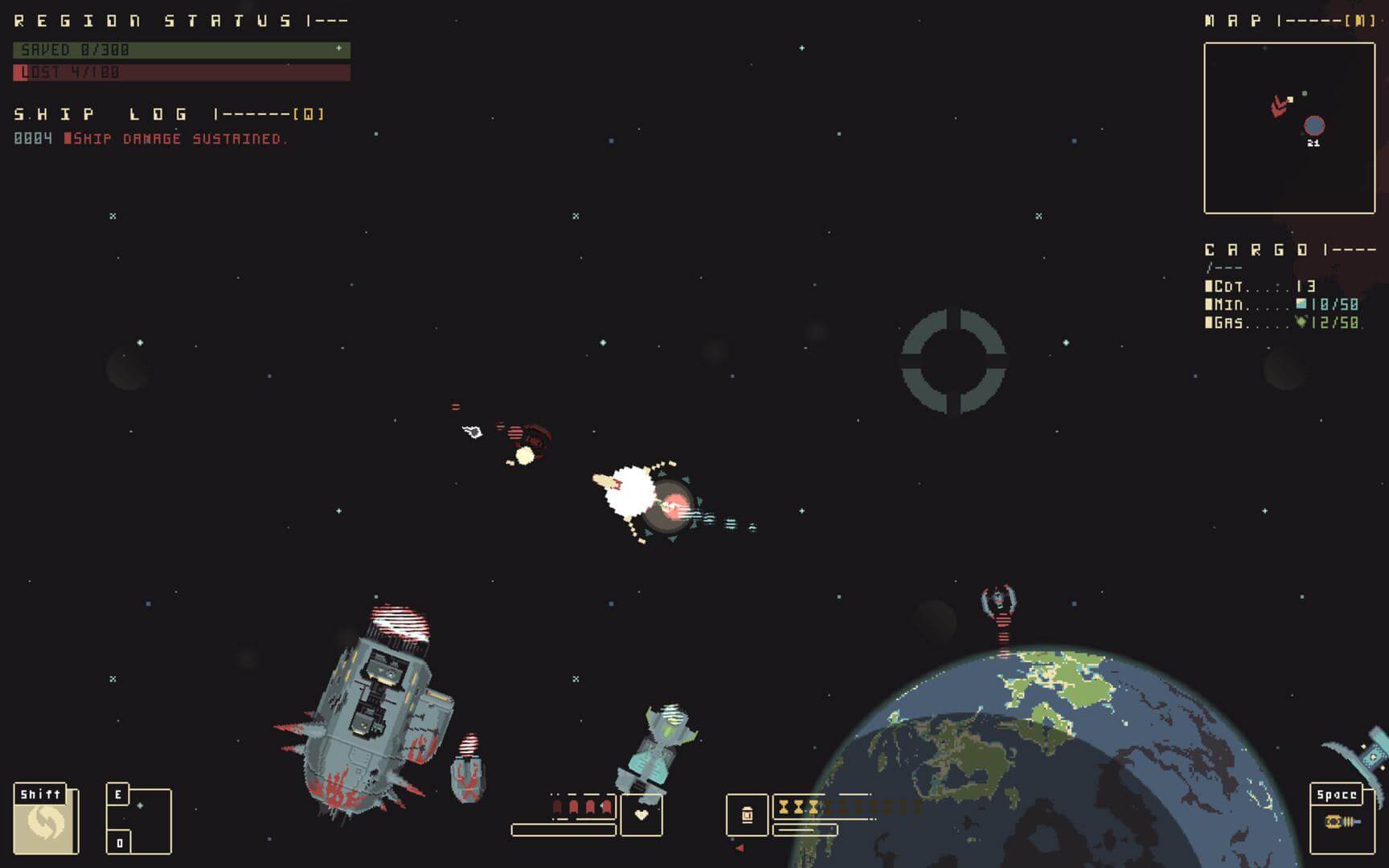Activate the swirl ability labeled Shift
Viewport: 1389px width, 868px height.
coord(45,820)
